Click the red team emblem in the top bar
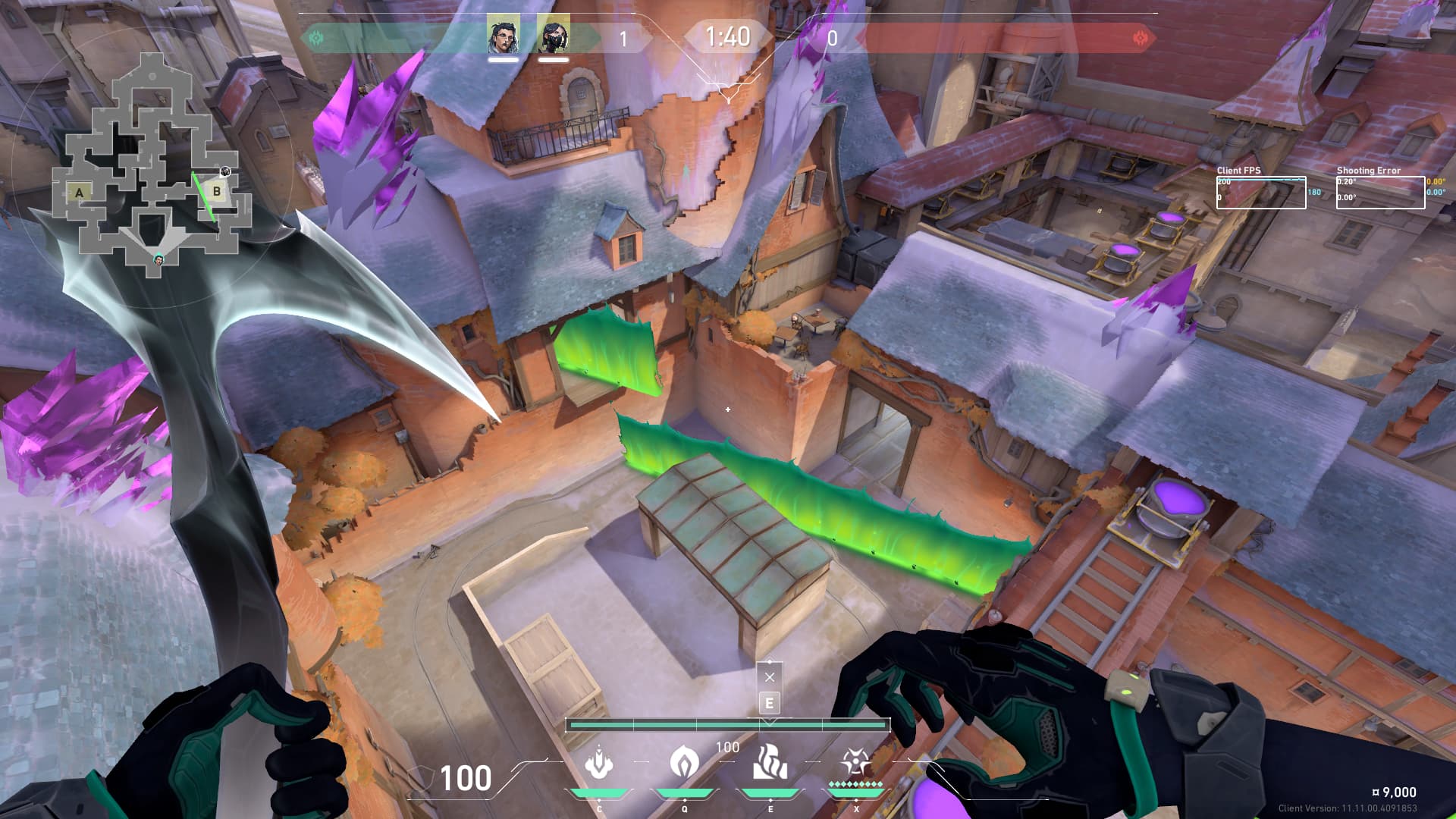The image size is (1456, 819). [1139, 38]
